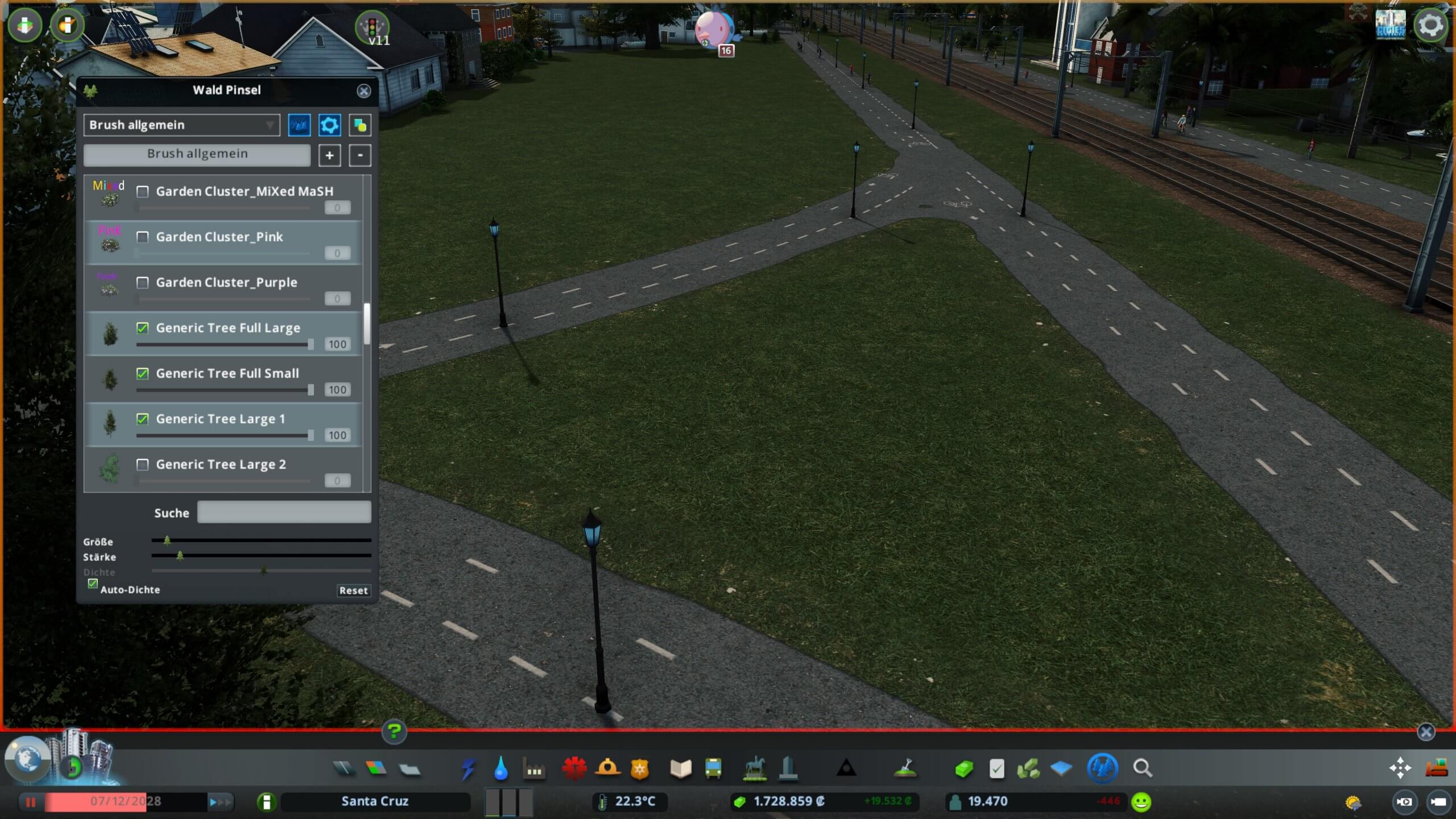
Task: Tick the Garden Cluster_Pink checkbox
Action: coord(143,237)
